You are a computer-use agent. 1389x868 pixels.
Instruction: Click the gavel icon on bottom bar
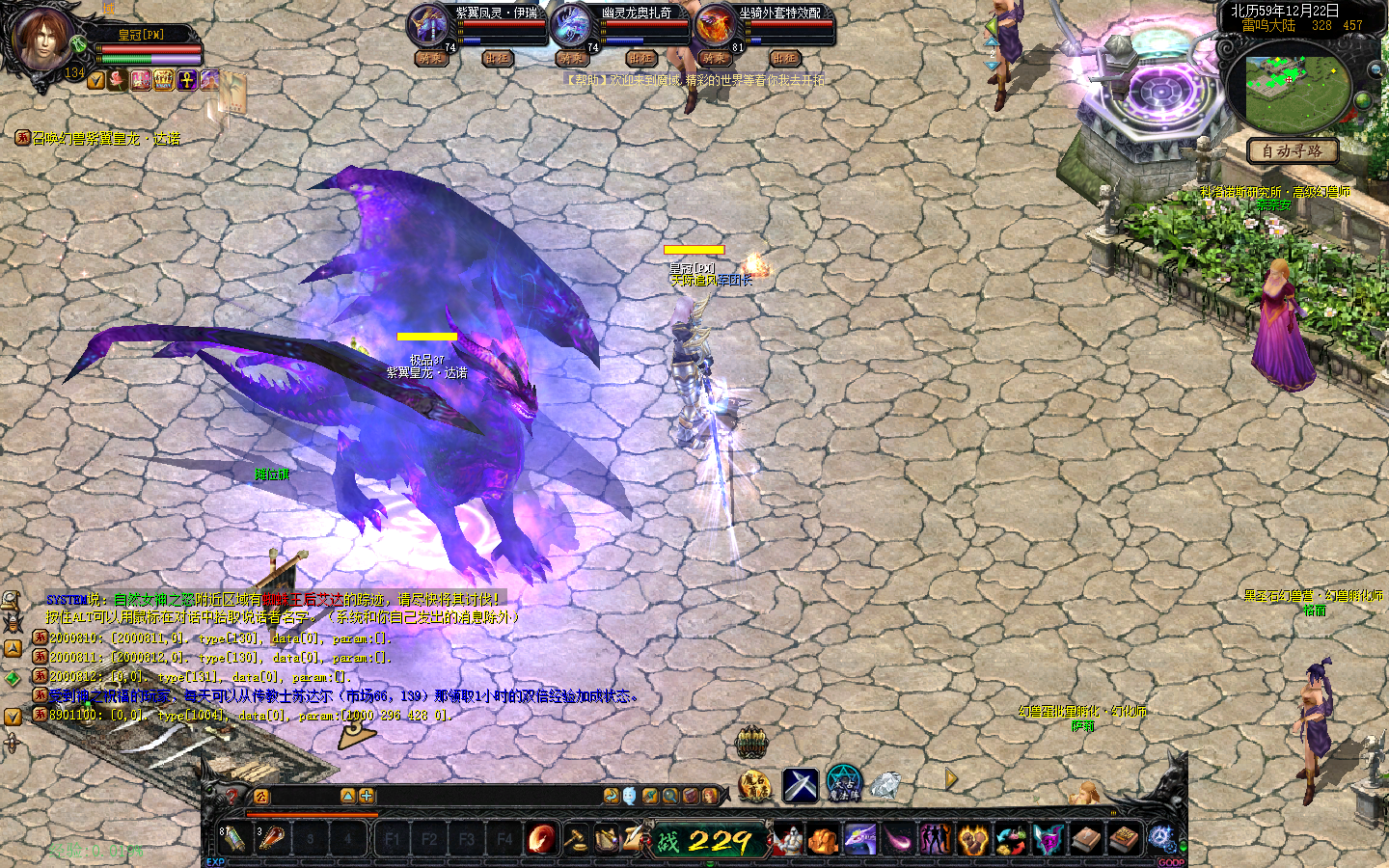point(575,838)
